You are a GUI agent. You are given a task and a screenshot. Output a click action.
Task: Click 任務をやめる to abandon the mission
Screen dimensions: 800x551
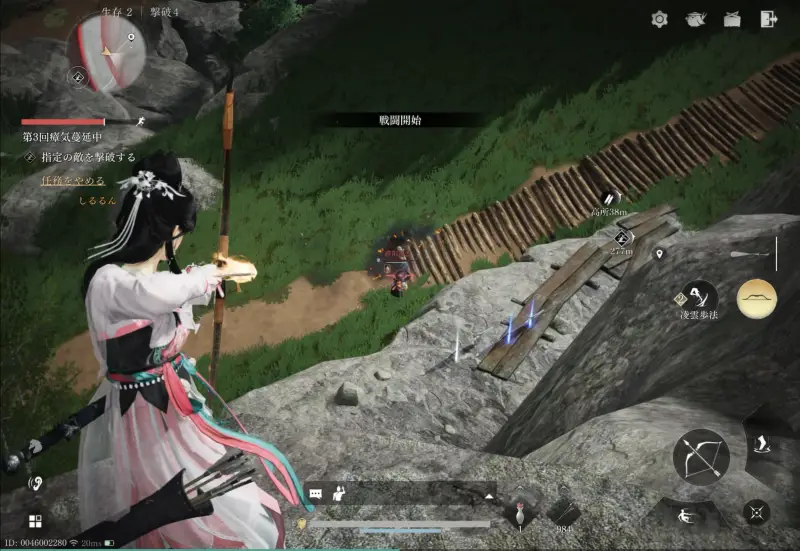[x=73, y=181]
